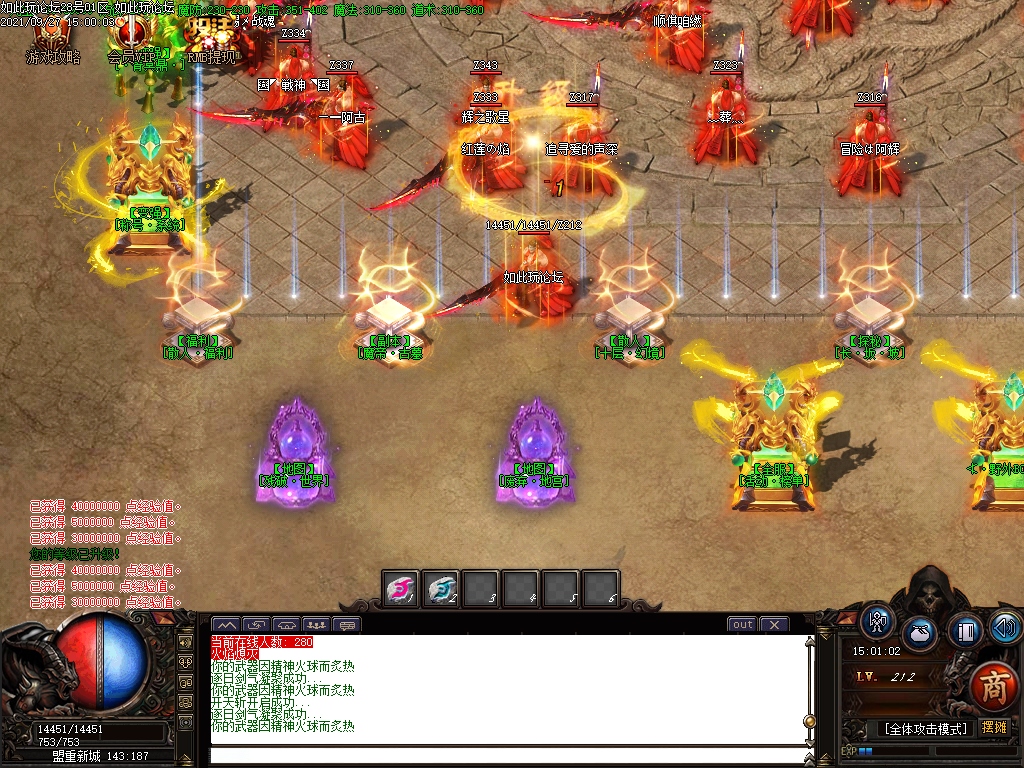Use the pink skill in hotbar slot 1
Viewport: 1024px width, 768px height.
point(402,590)
